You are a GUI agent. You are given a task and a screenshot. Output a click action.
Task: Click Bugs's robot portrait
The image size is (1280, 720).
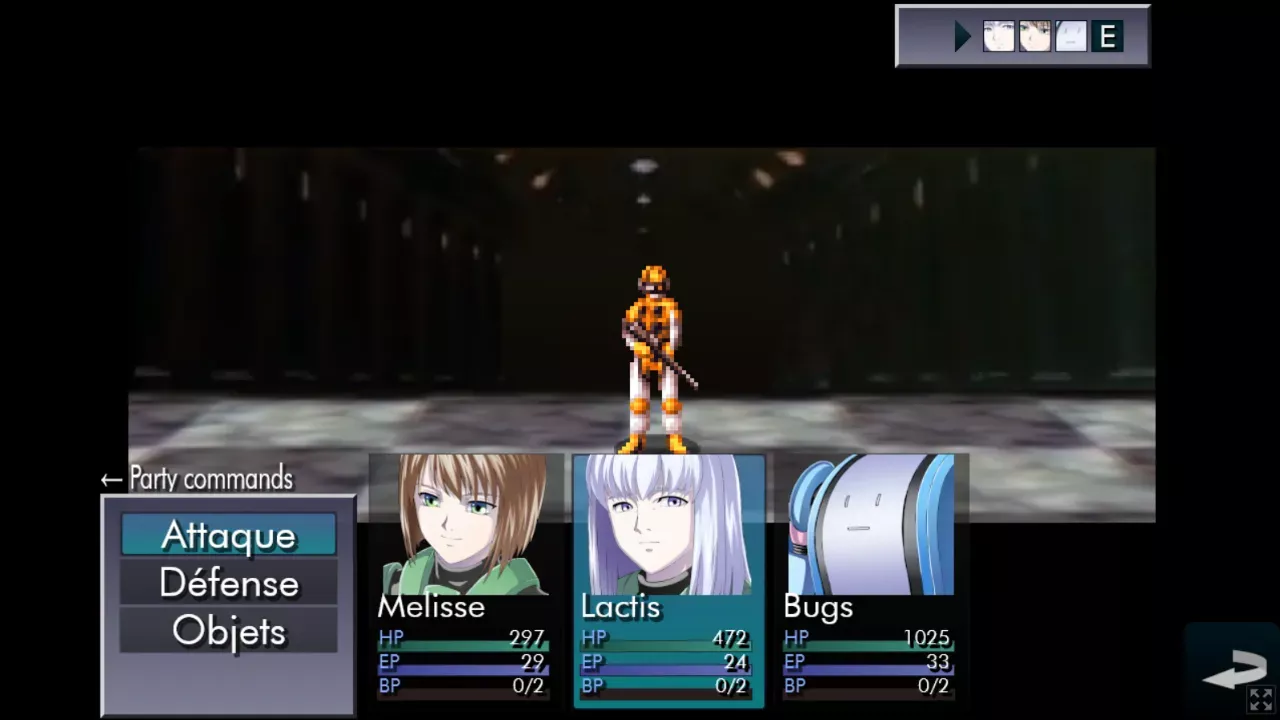(x=868, y=520)
